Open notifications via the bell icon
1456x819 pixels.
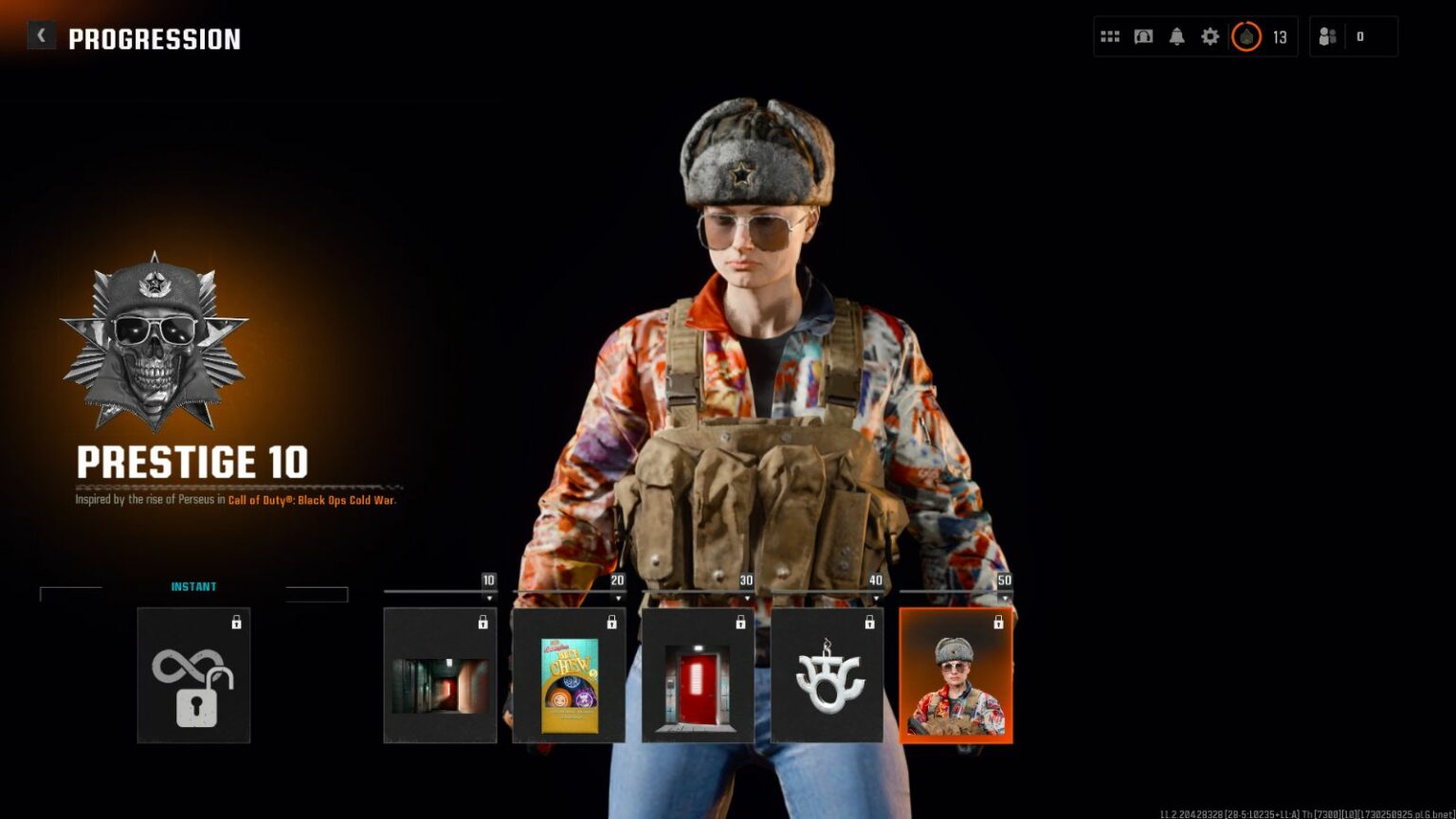(1177, 36)
